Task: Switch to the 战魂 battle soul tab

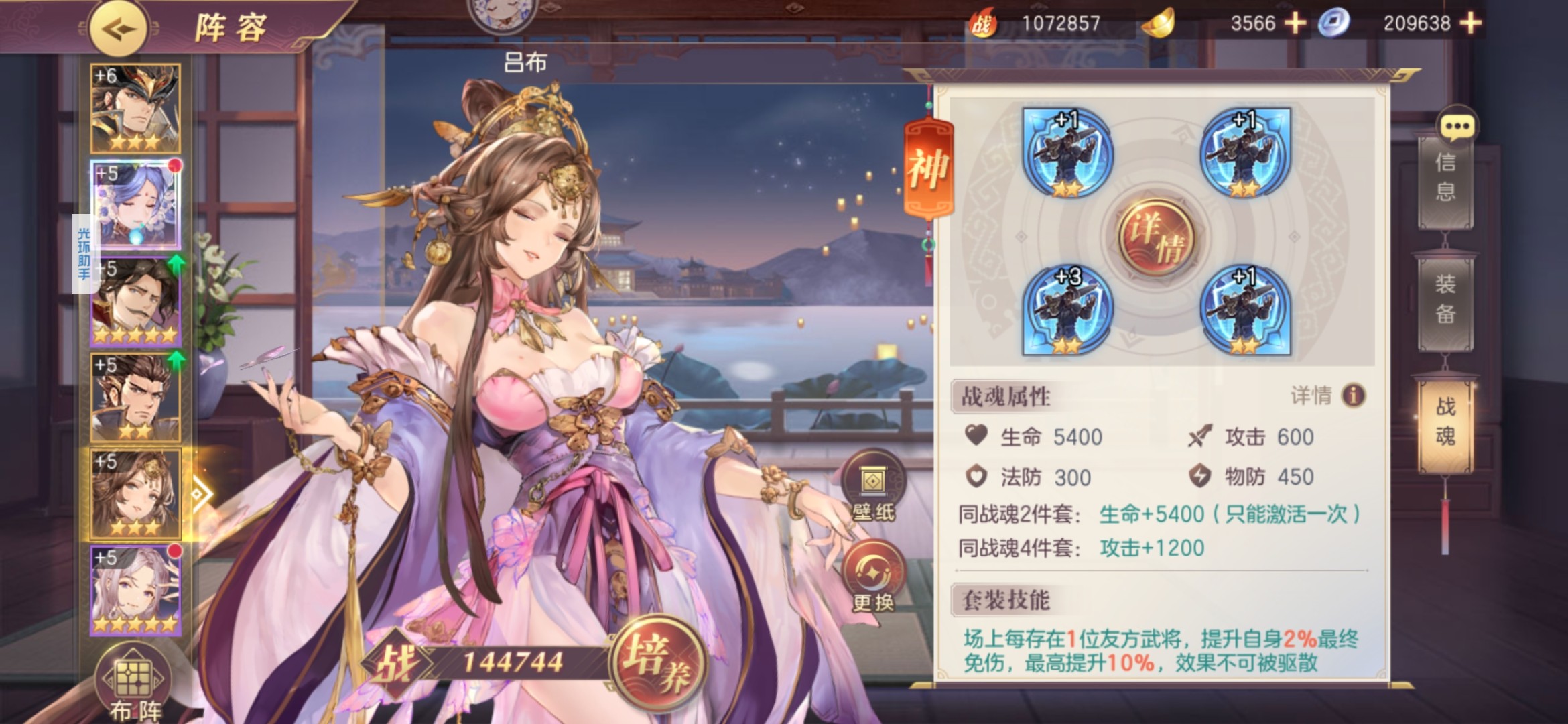Action: click(1445, 422)
